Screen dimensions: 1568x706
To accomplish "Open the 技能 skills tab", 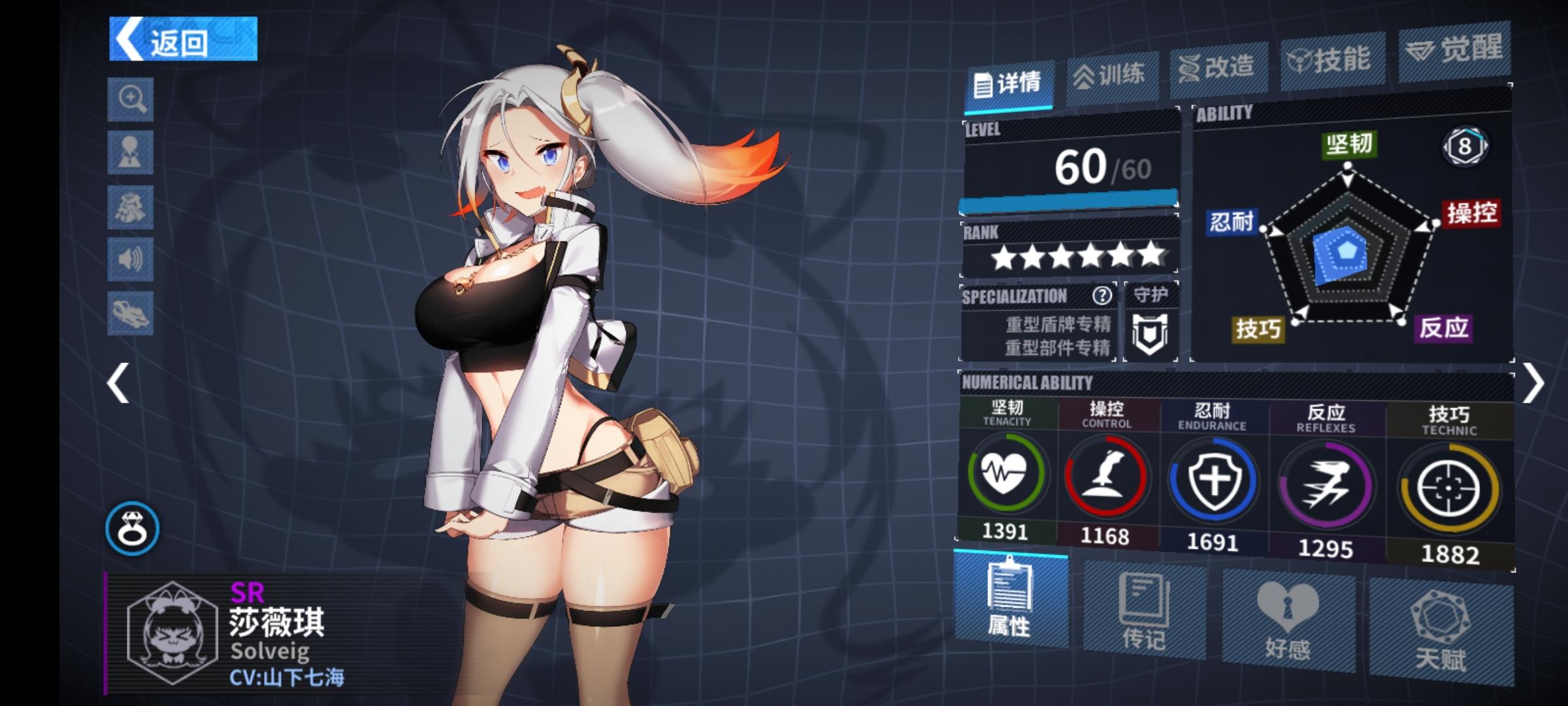I will tap(1330, 59).
